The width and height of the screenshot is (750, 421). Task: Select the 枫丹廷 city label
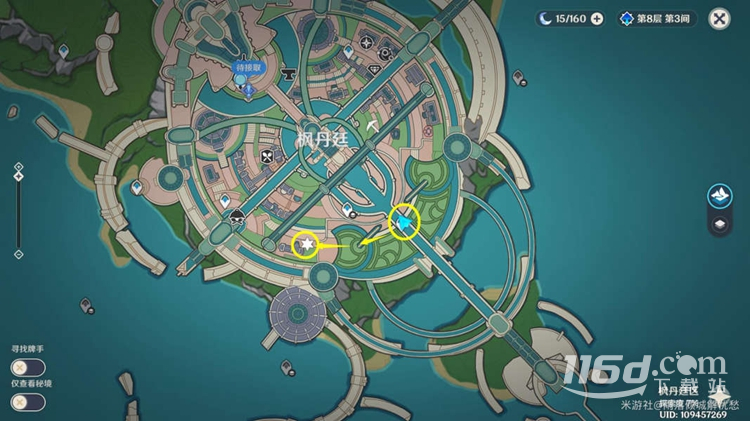[x=322, y=140]
